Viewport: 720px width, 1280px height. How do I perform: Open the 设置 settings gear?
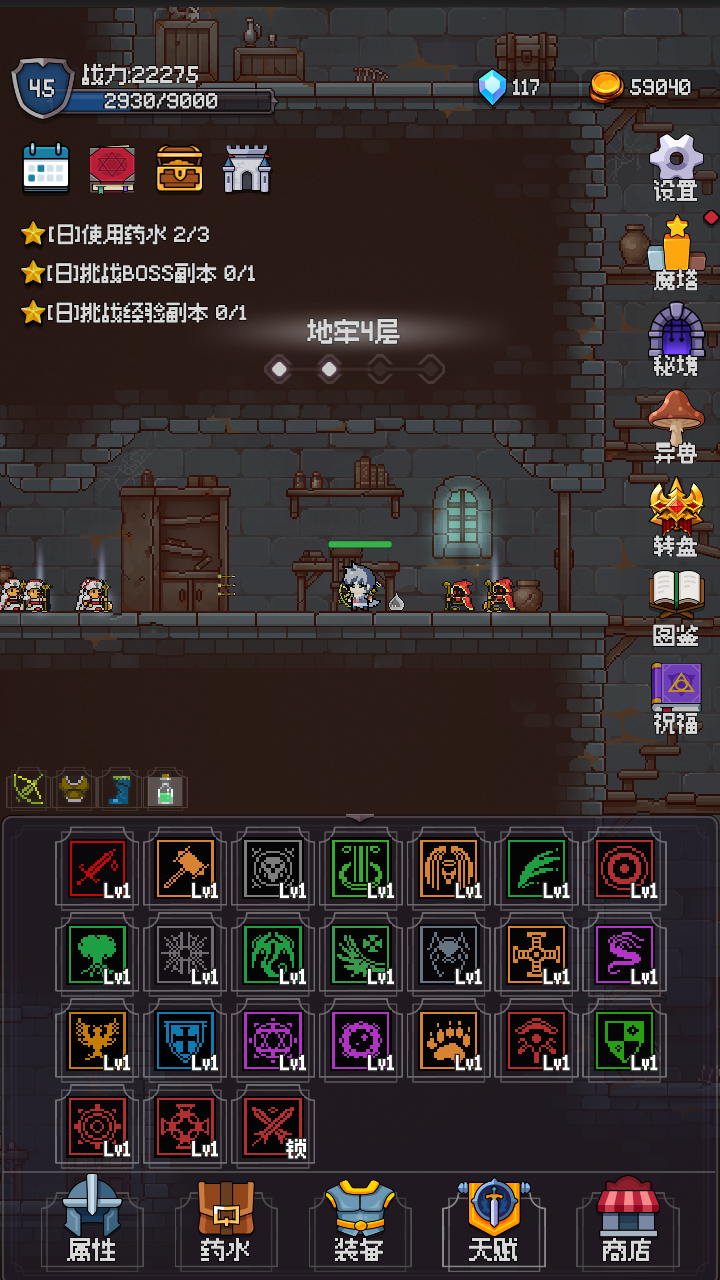point(676,166)
